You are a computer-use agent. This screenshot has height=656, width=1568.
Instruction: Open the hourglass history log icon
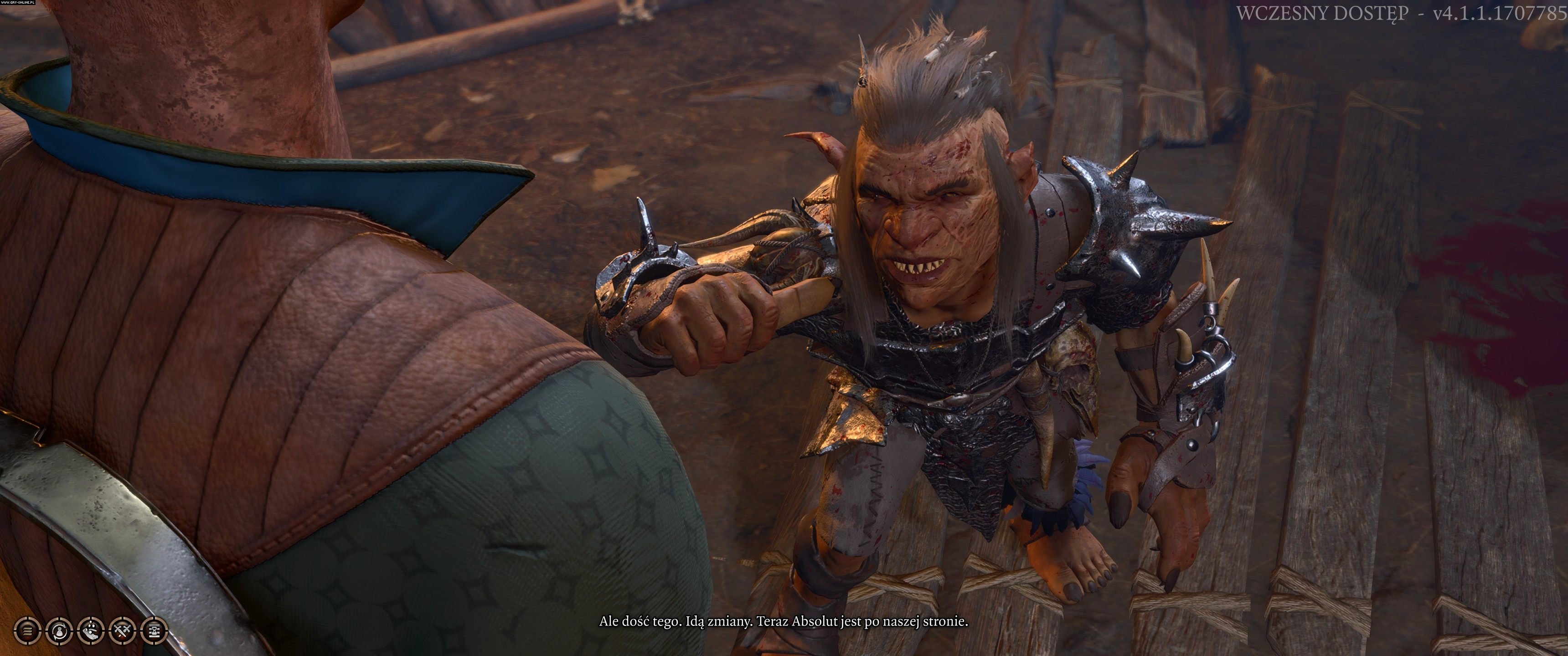154,630
